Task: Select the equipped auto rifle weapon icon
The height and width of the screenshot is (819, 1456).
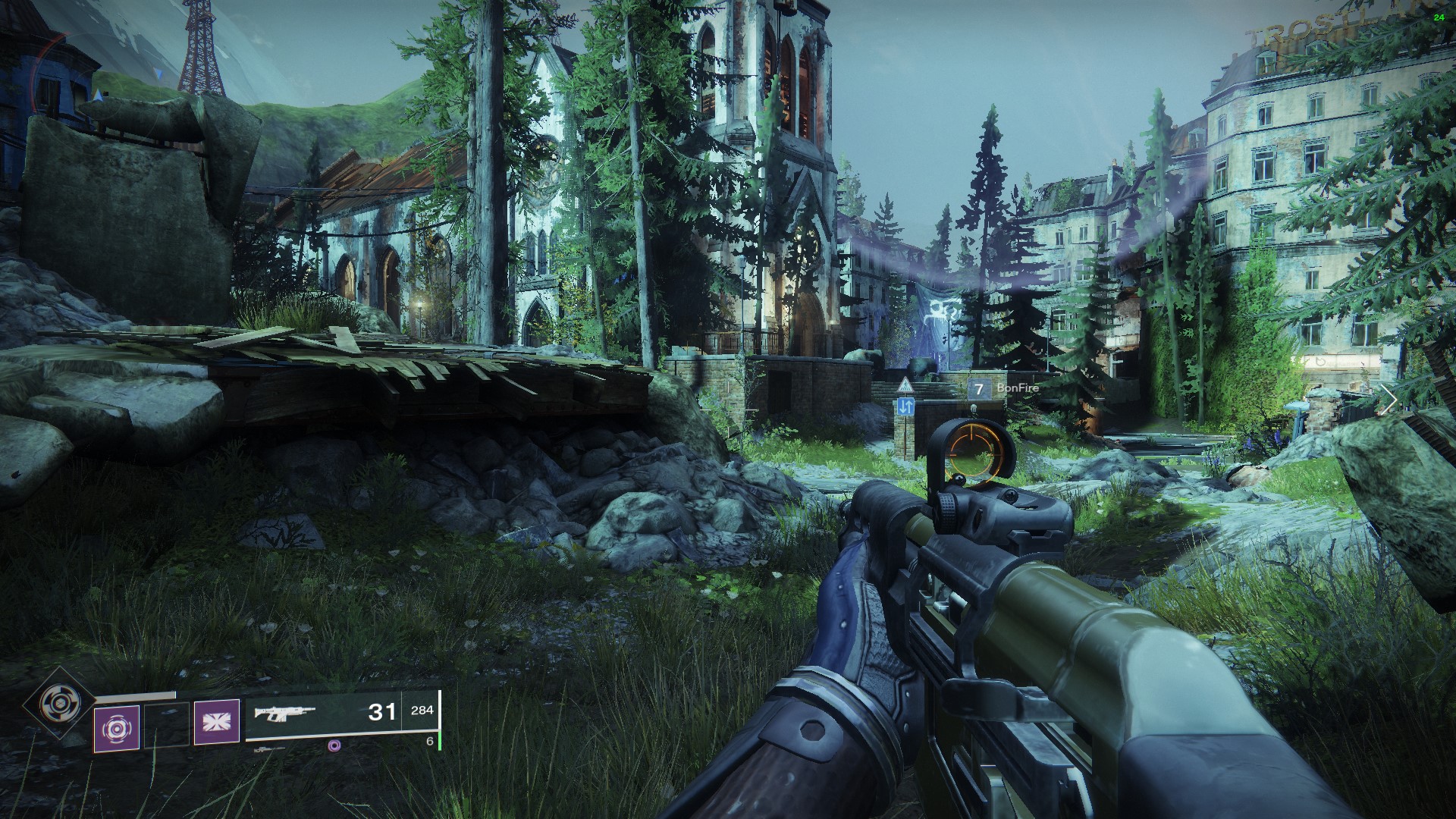Action: pos(284,714)
